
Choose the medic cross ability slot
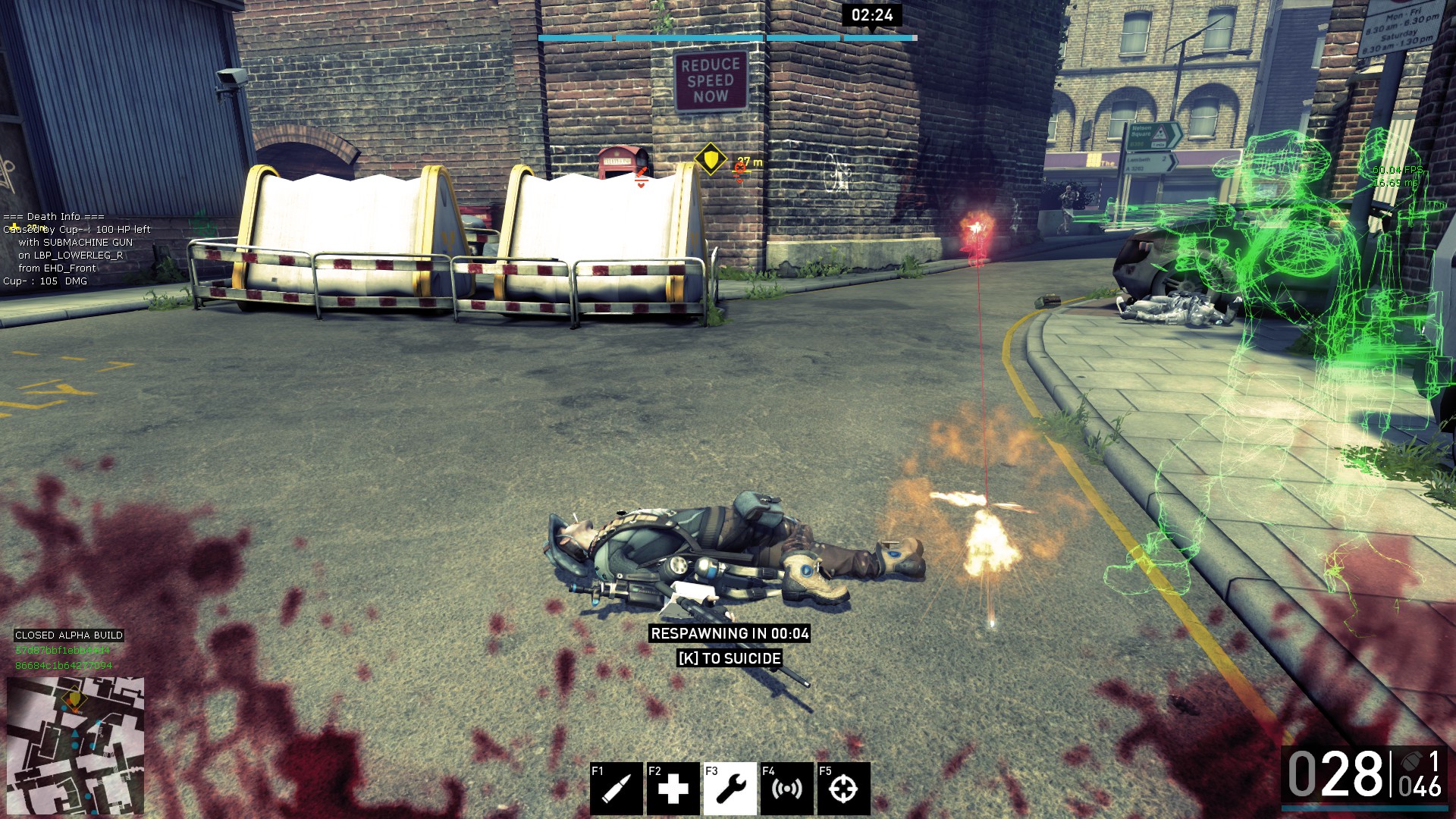(673, 789)
